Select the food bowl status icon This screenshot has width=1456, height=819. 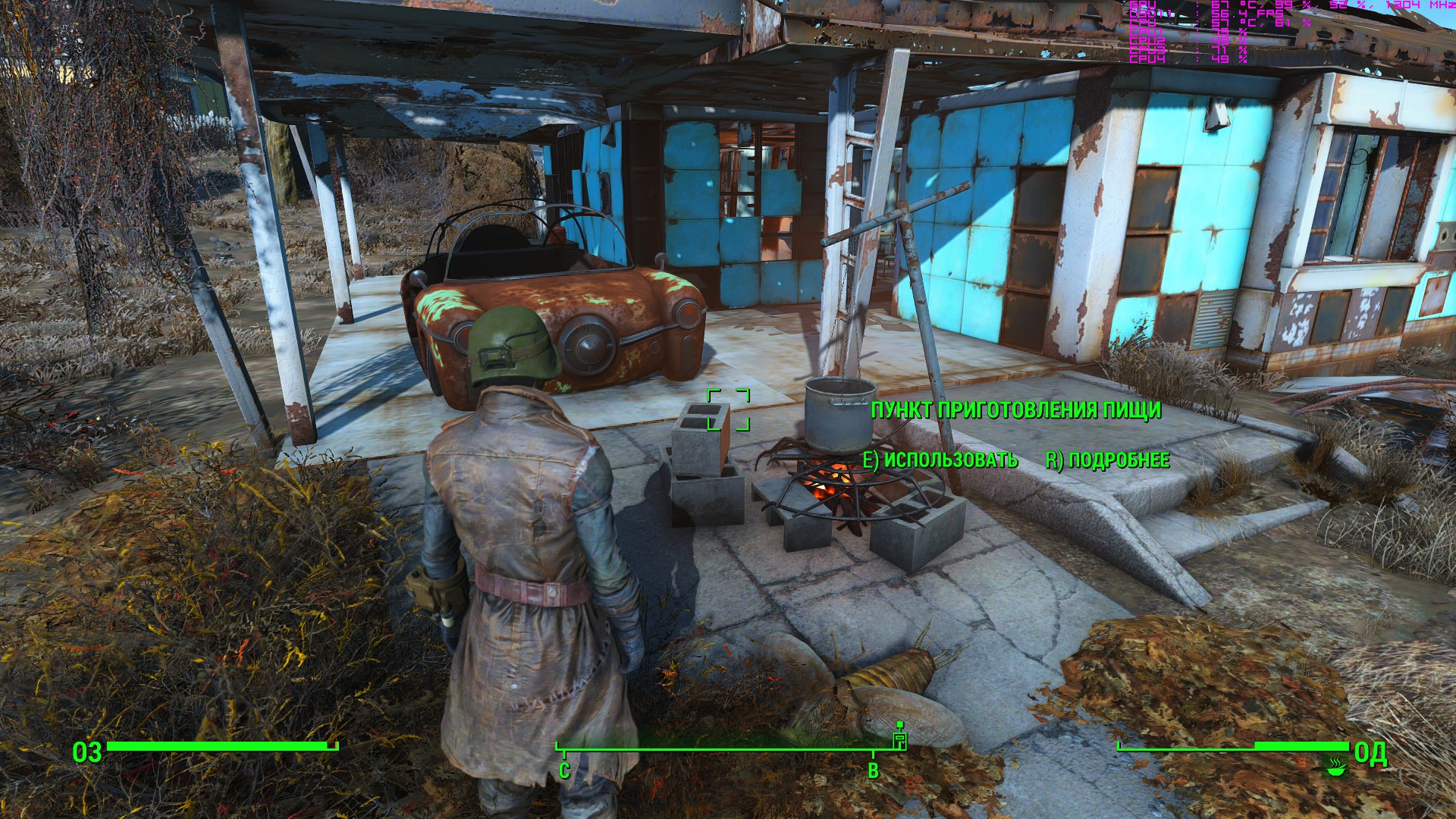click(x=1336, y=765)
